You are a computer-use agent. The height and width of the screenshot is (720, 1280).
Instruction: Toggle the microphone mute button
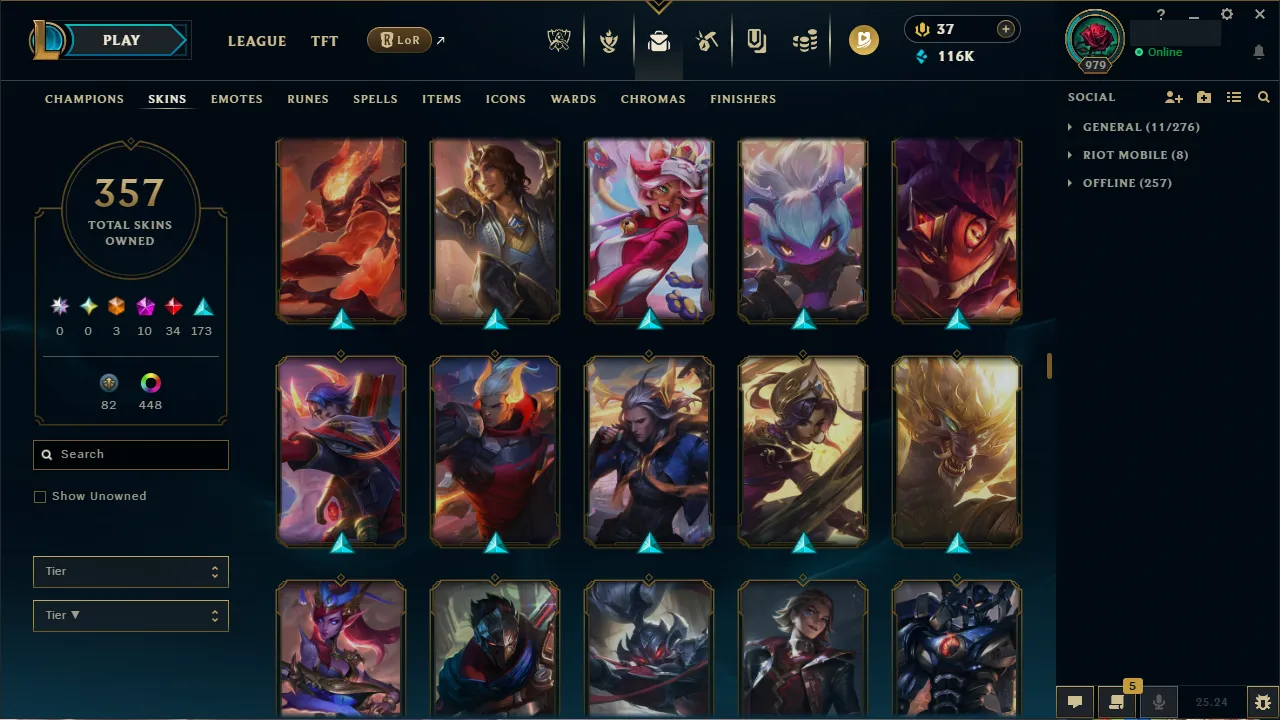[1159, 701]
